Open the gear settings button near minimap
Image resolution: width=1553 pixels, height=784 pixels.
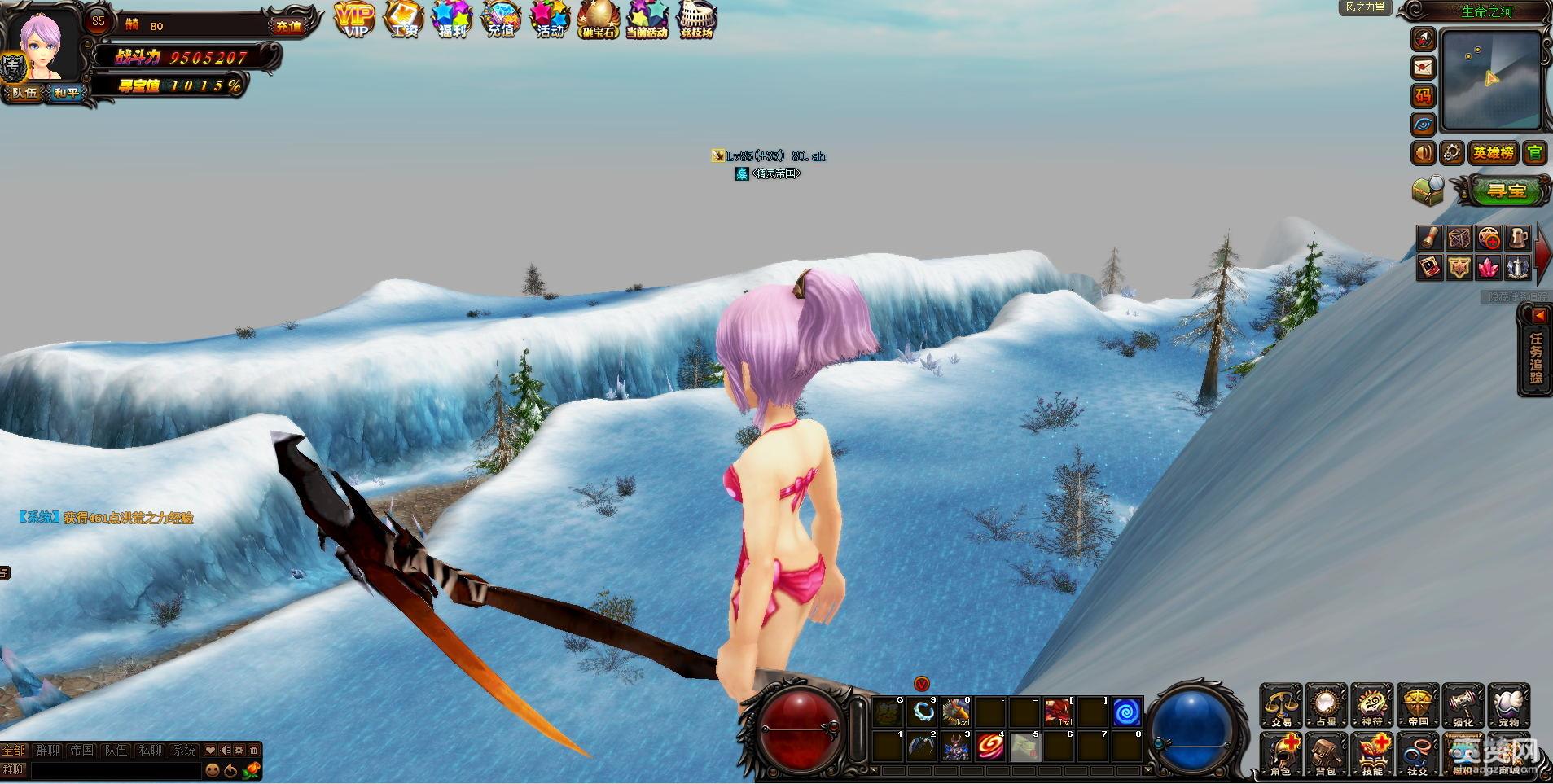coord(1452,152)
